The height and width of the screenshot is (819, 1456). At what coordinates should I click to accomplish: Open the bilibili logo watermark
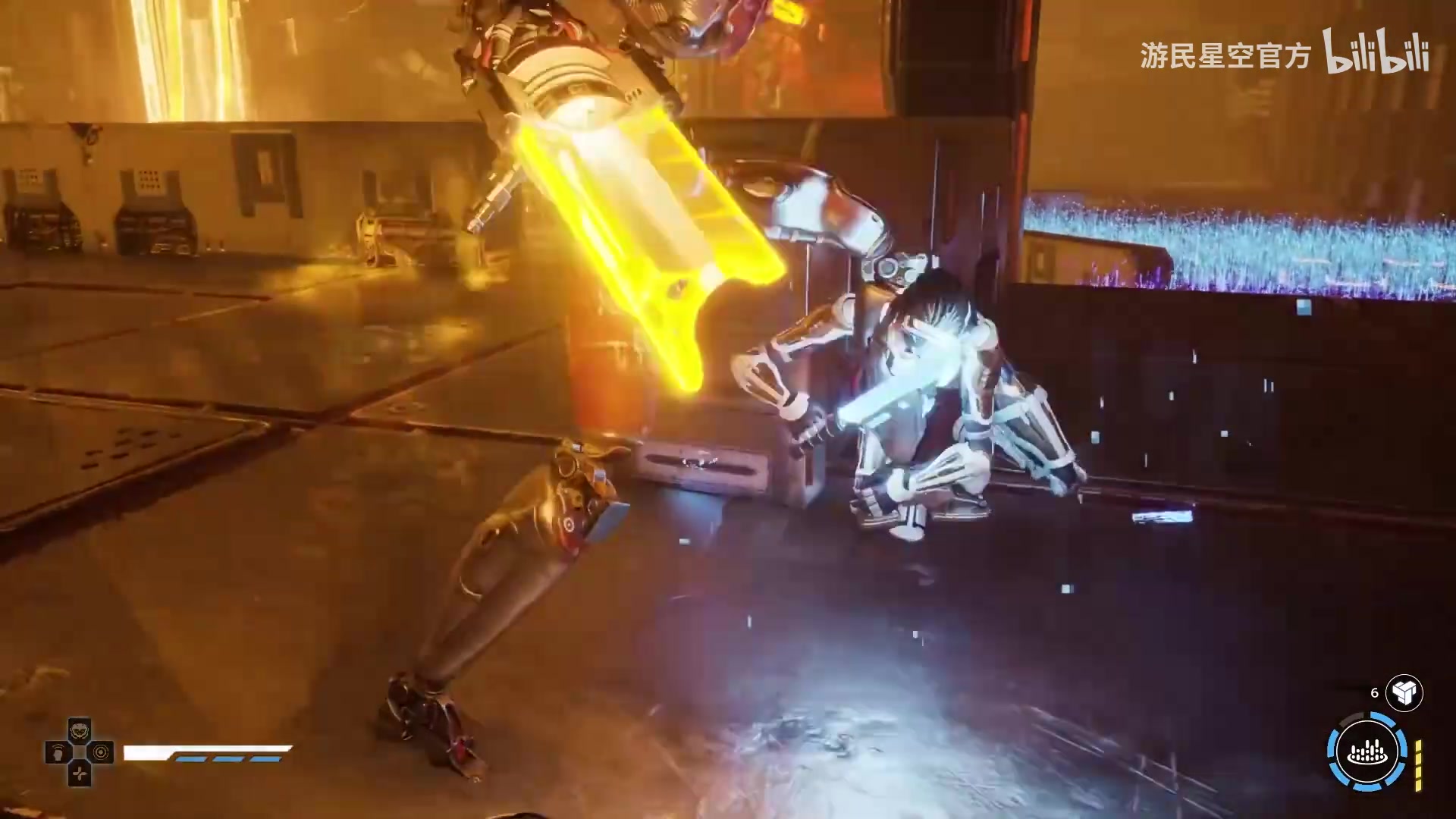pyautogui.click(x=1376, y=53)
